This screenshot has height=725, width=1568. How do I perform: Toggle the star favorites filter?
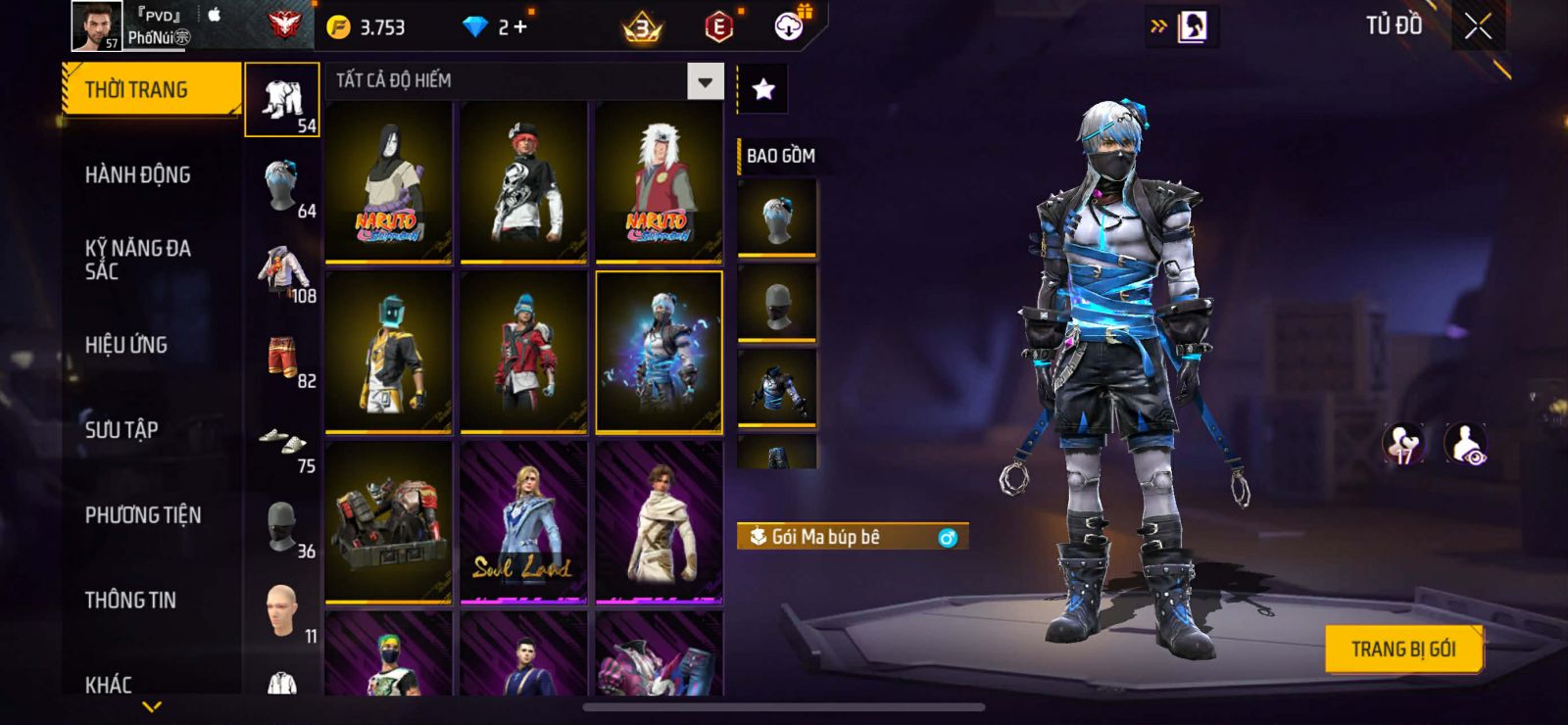[762, 90]
